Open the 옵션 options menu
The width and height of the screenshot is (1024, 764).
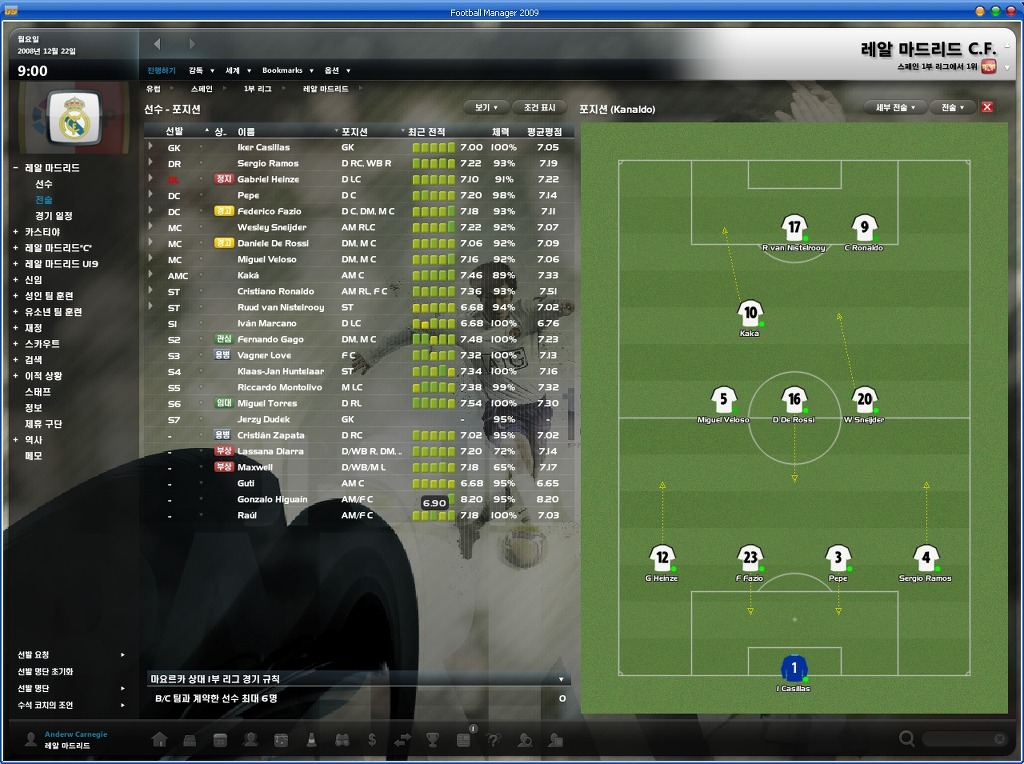coord(335,70)
